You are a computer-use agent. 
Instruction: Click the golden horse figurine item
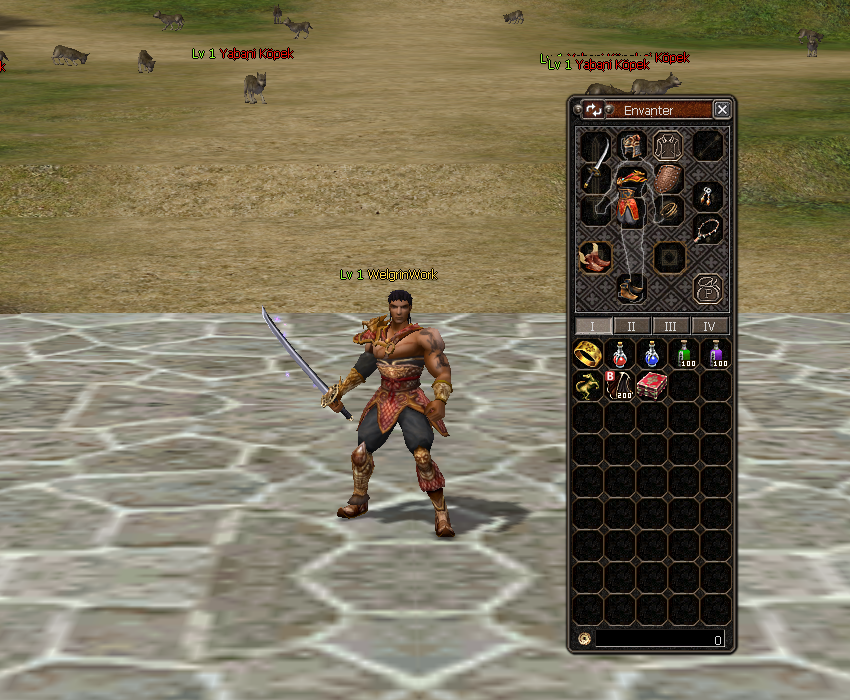[588, 386]
